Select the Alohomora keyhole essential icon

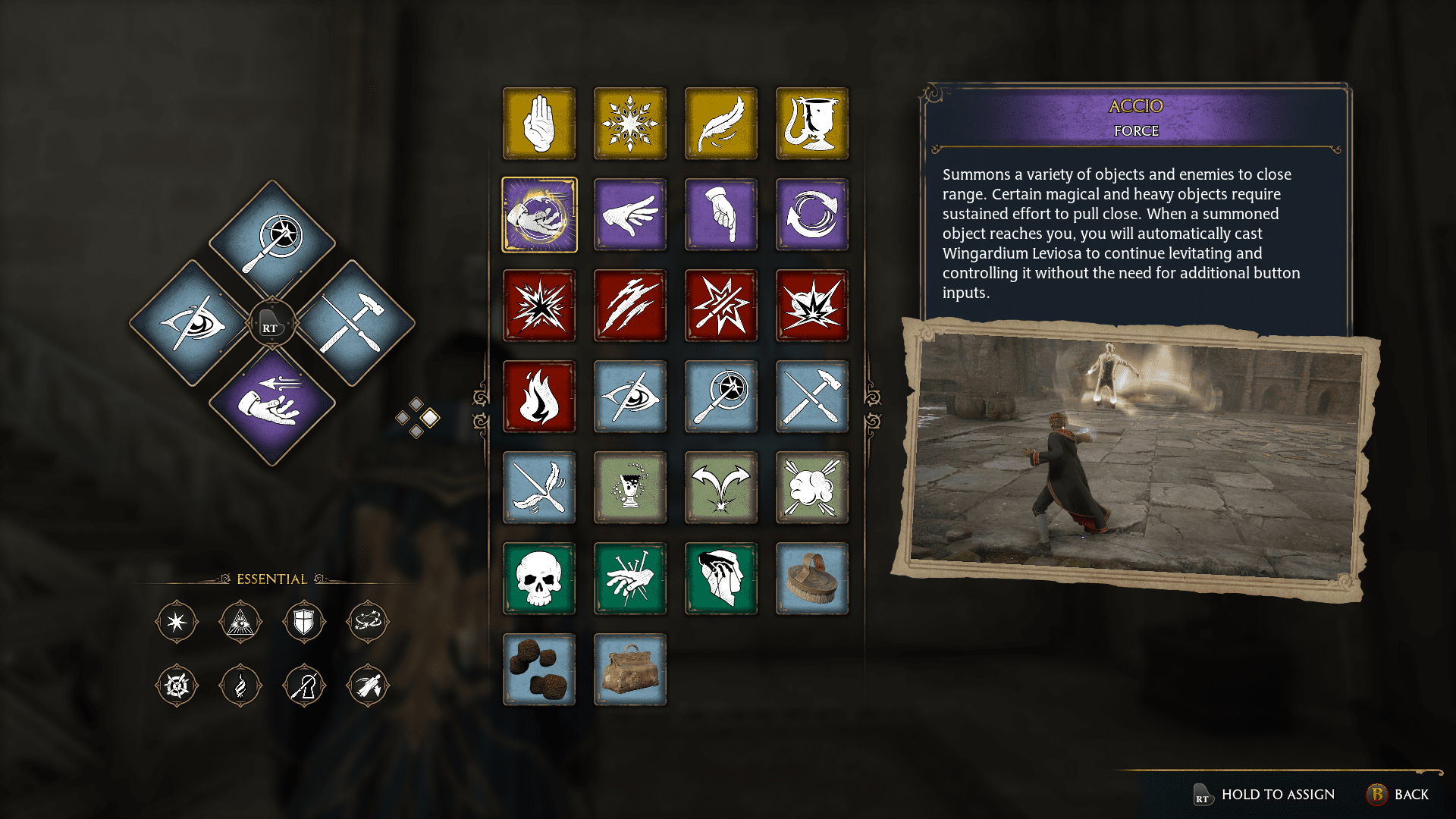click(304, 685)
